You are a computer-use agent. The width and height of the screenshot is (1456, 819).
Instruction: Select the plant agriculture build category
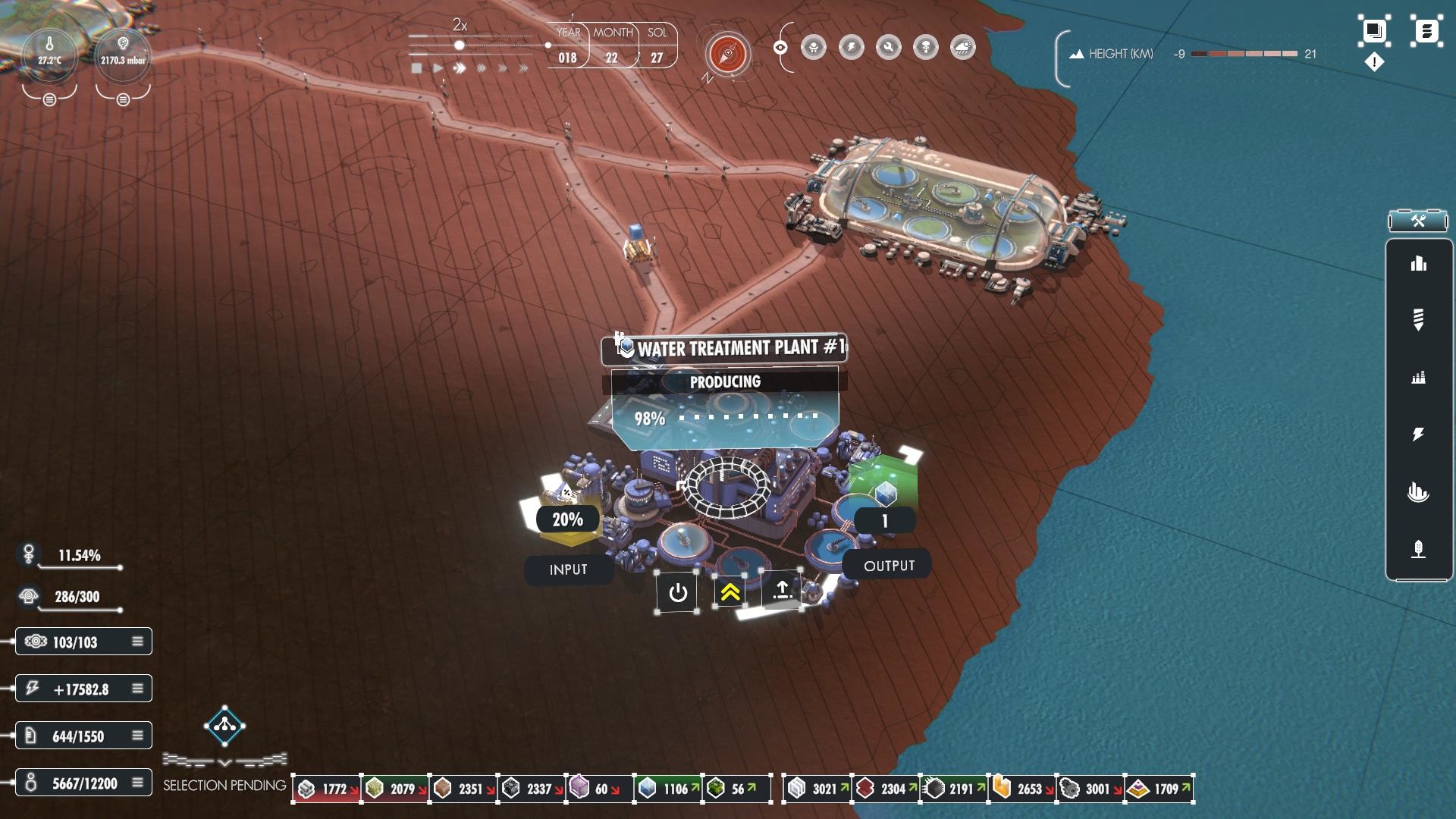(x=1418, y=549)
